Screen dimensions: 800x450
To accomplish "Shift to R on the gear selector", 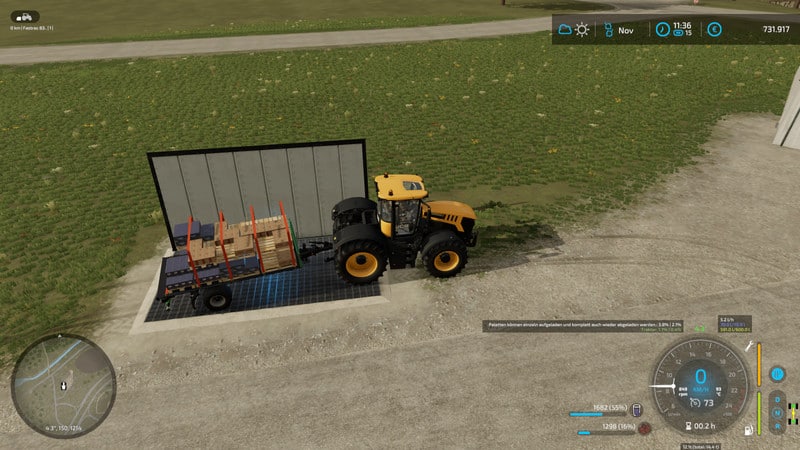I will [x=777, y=424].
